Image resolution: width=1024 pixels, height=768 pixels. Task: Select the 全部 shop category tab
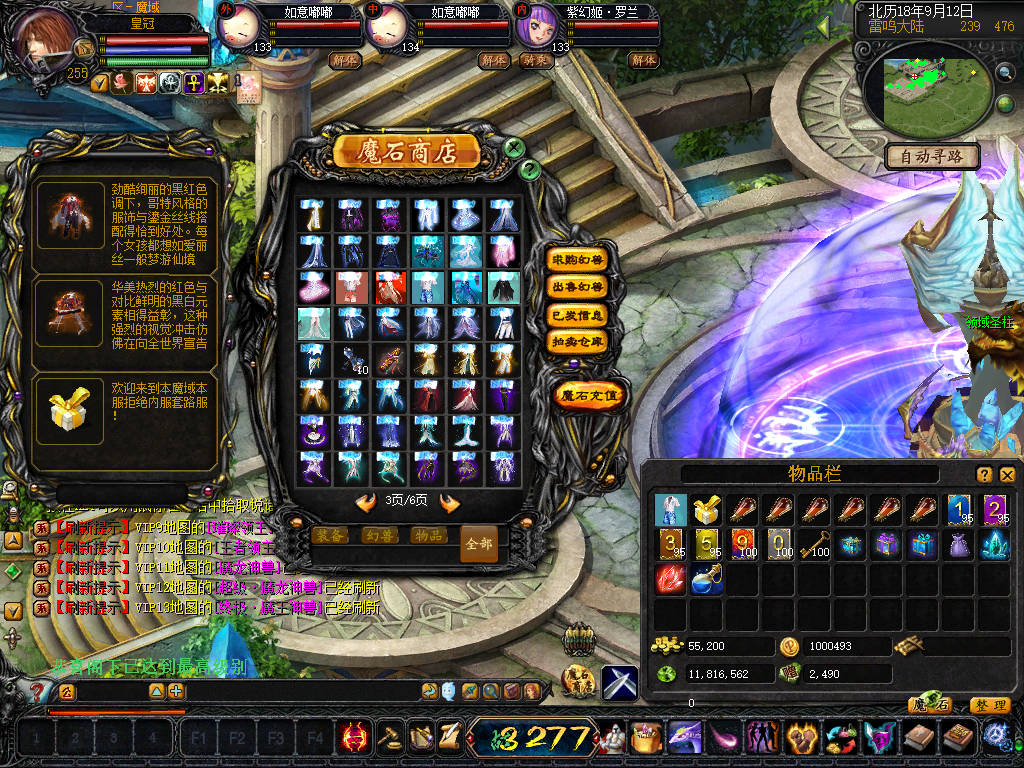478,544
